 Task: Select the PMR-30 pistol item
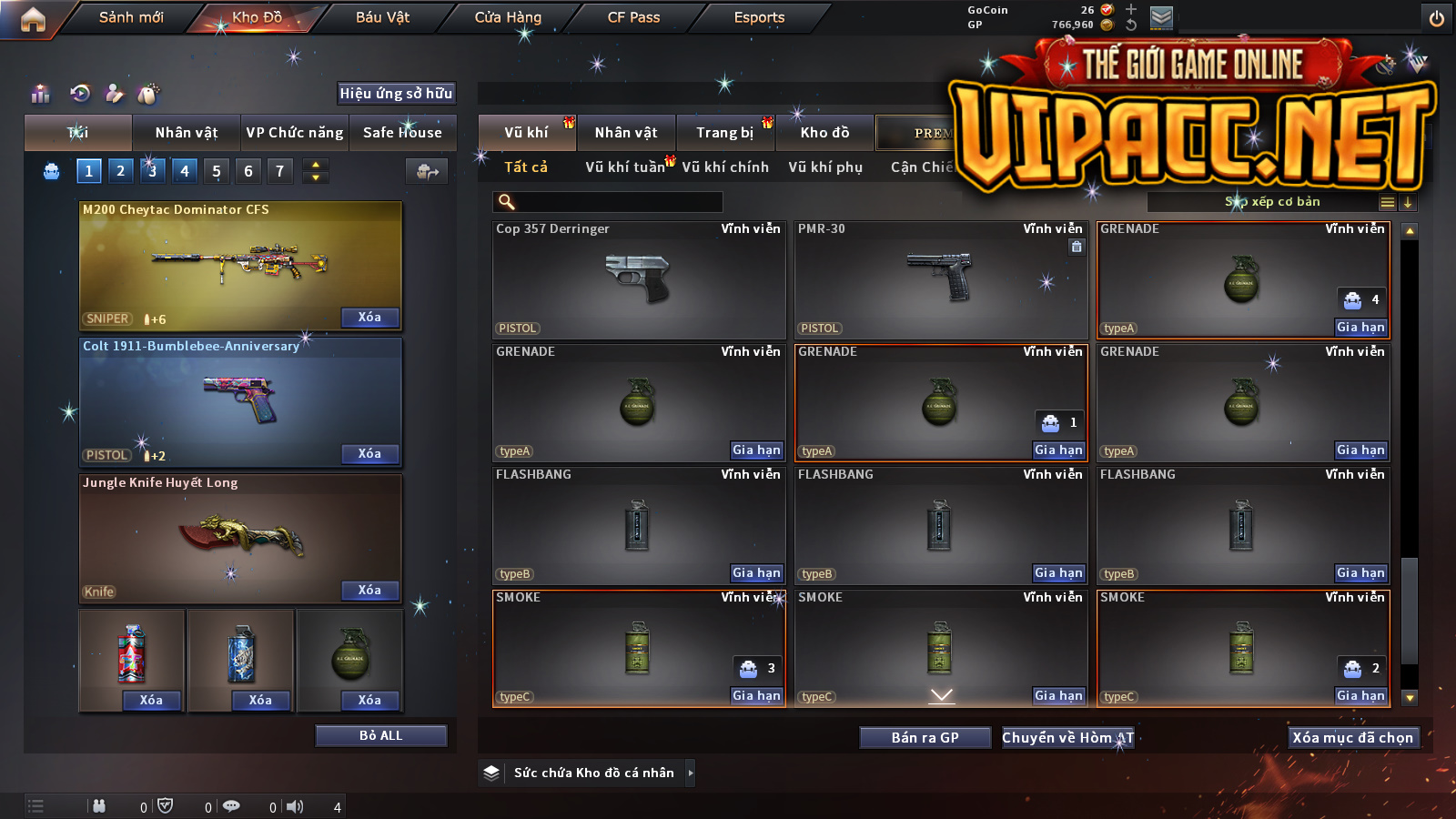coord(940,279)
